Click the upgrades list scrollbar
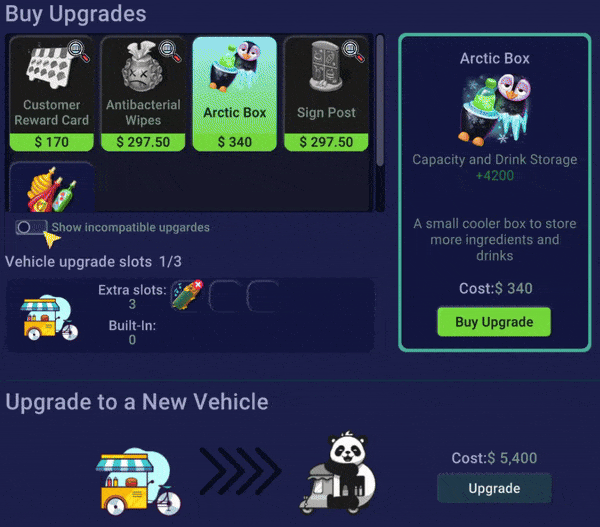Screen dimensions: 600x527 (380, 100)
